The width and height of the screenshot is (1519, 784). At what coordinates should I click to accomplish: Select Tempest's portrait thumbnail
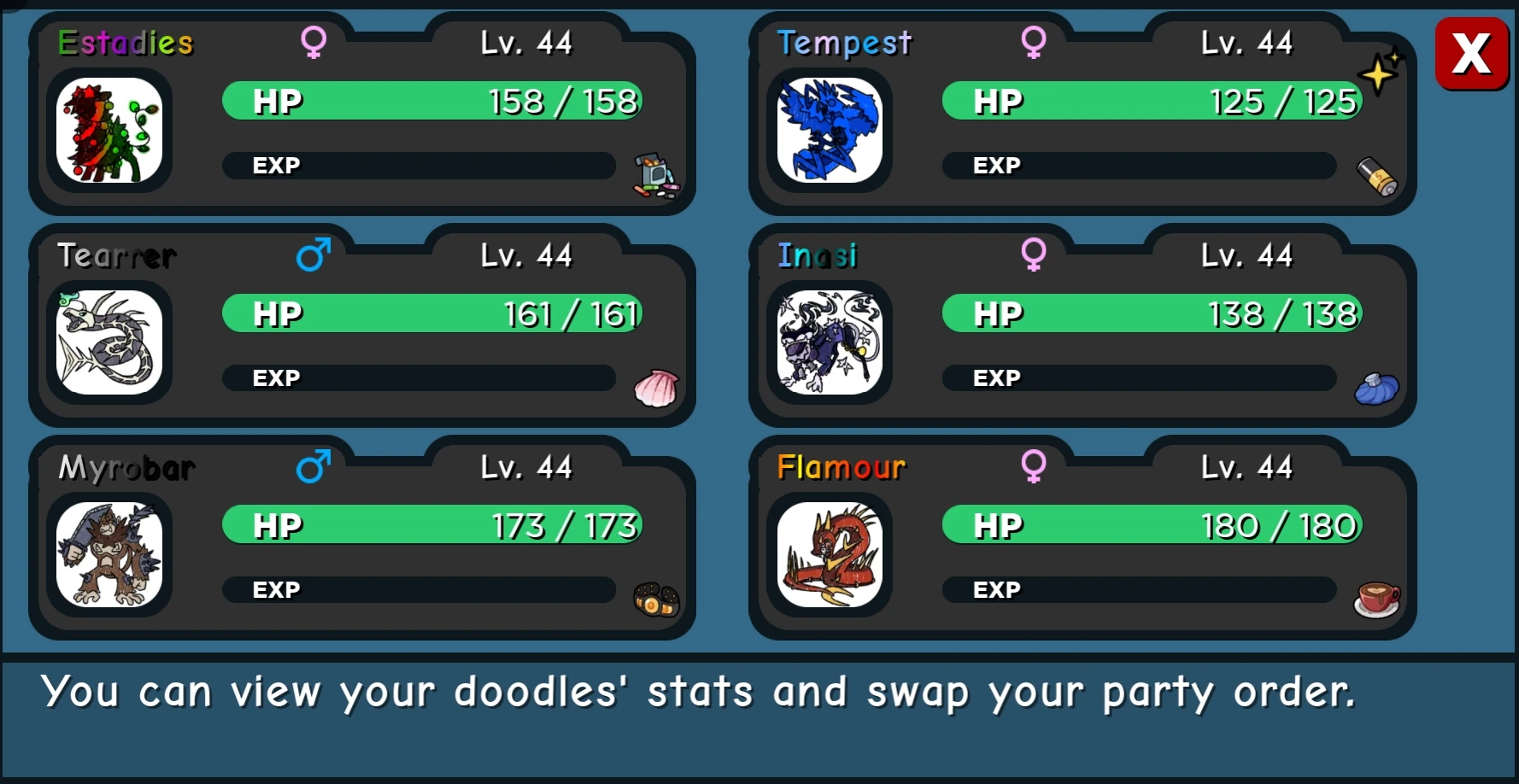[830, 132]
